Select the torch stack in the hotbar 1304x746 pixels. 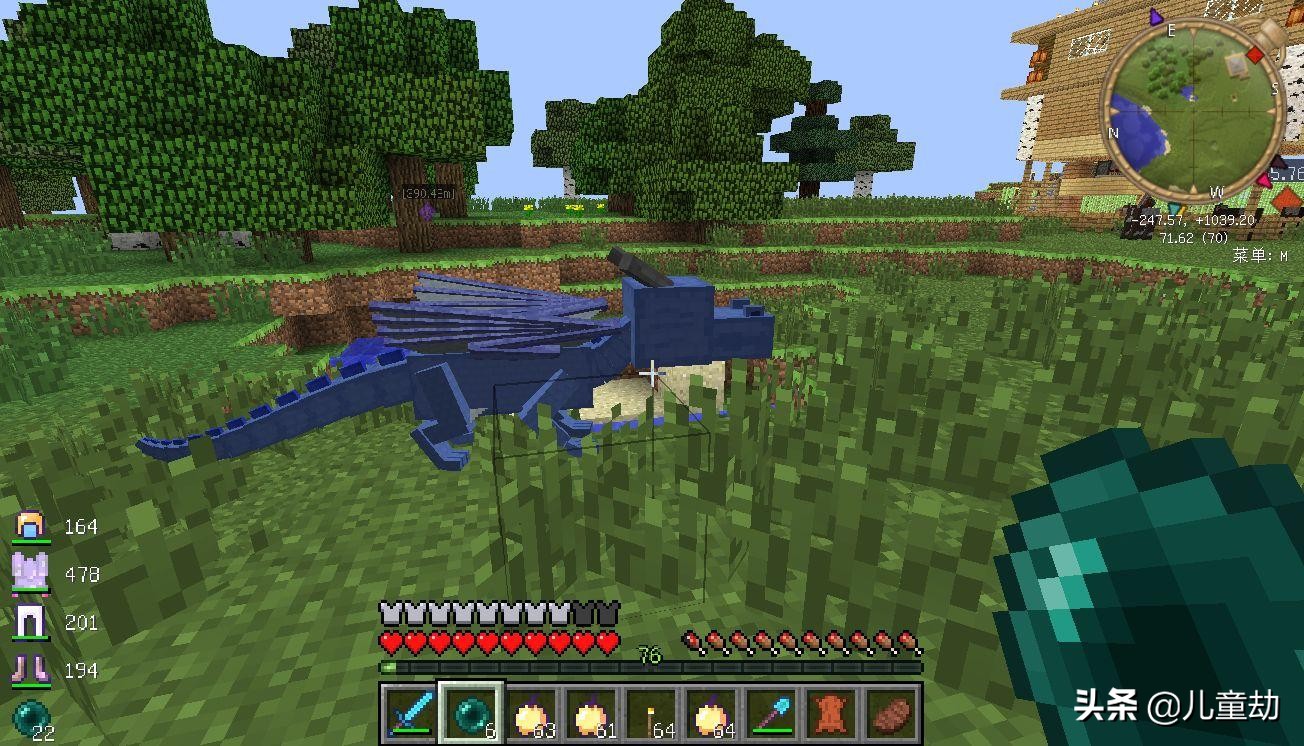tap(651, 714)
